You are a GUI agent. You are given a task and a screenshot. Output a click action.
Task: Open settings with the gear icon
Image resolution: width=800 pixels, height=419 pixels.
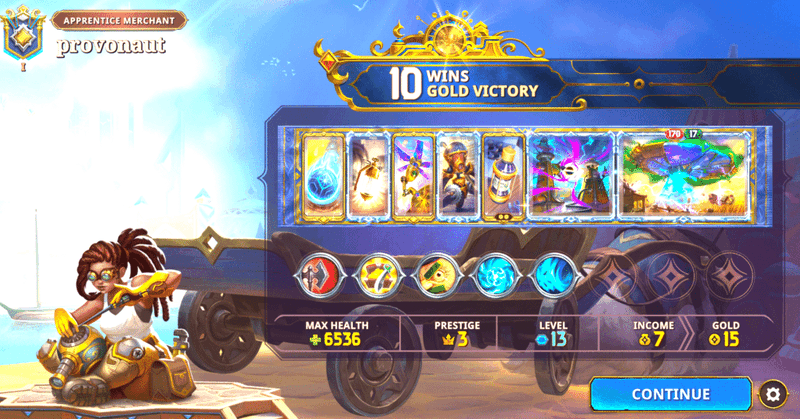(770, 393)
